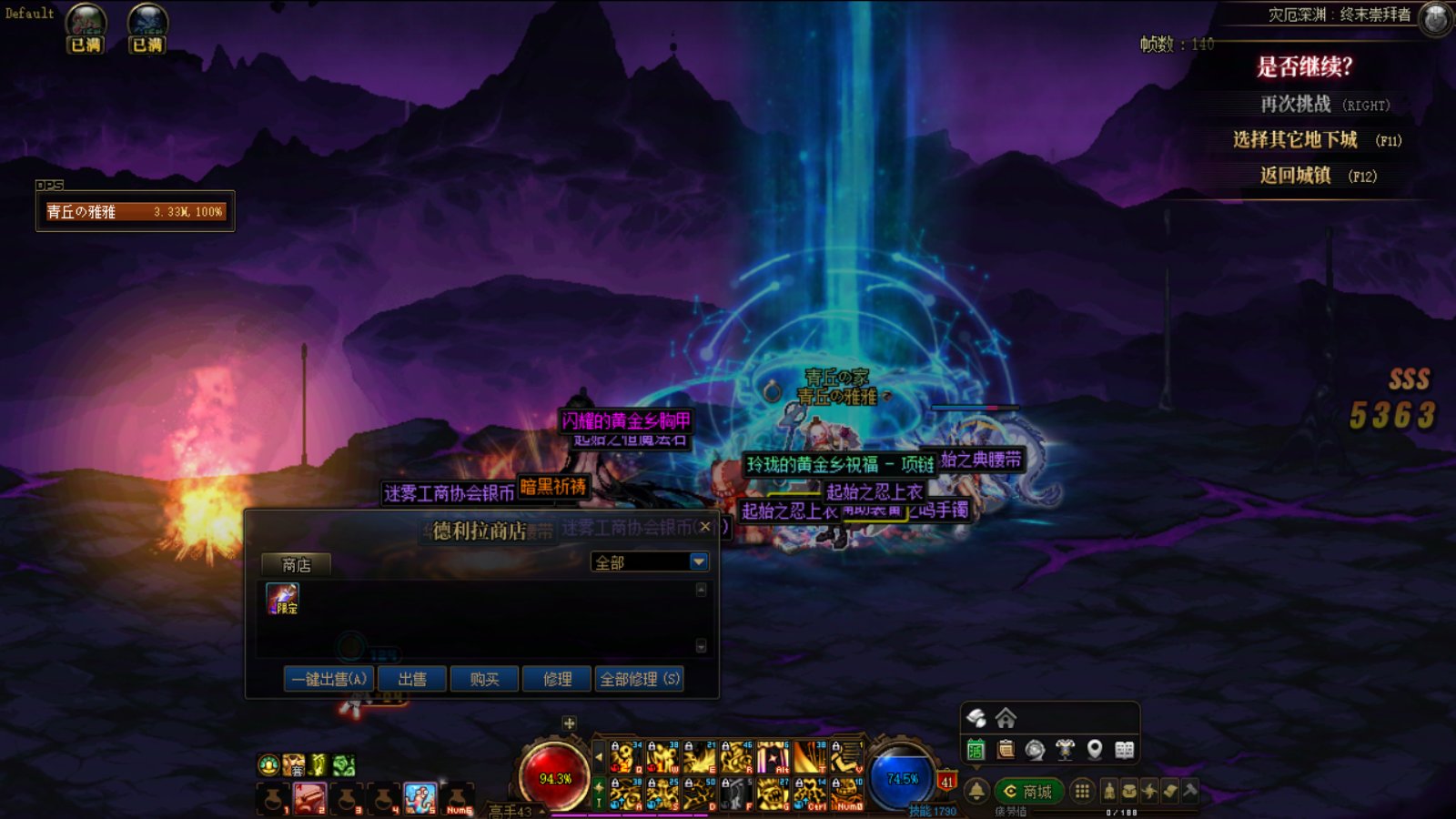Click the 购买 buy button
Image resolution: width=1456 pixels, height=819 pixels.
coord(484,679)
